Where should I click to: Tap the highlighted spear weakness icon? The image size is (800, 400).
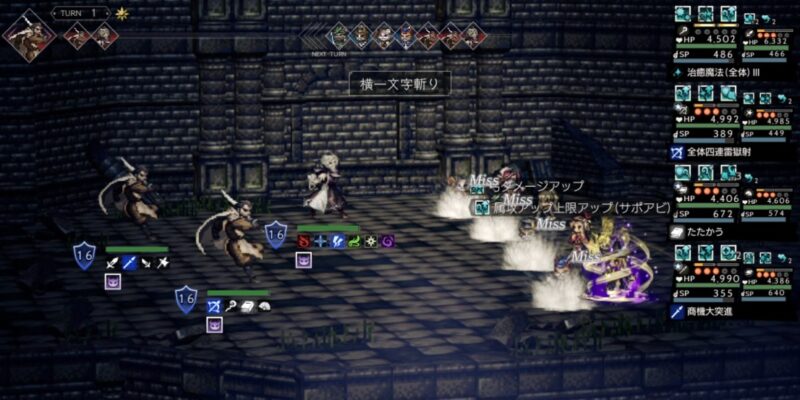click(x=129, y=263)
